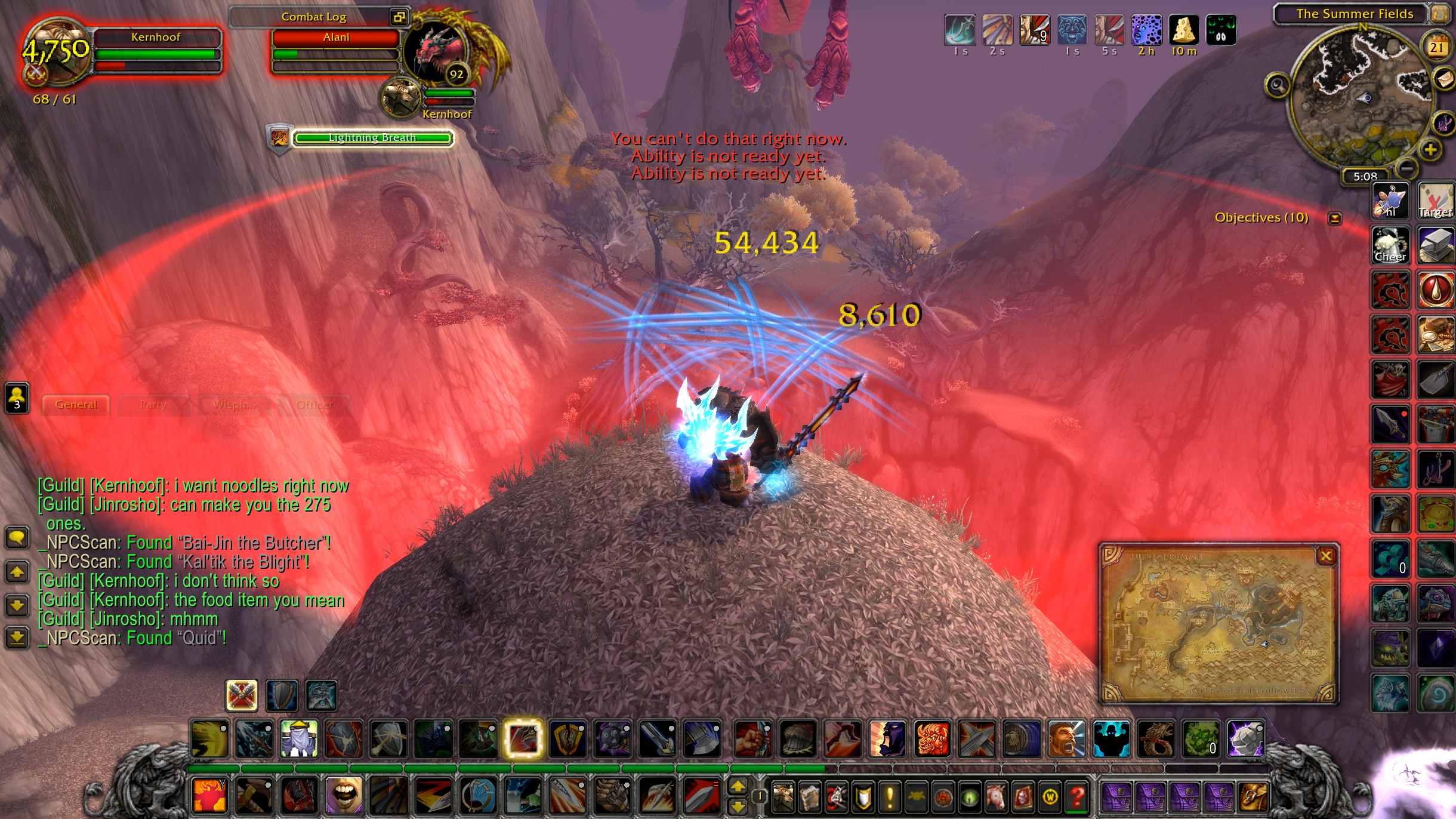Screen dimensions: 1456x819
Task: Zoom out the minimap
Action: click(1407, 168)
